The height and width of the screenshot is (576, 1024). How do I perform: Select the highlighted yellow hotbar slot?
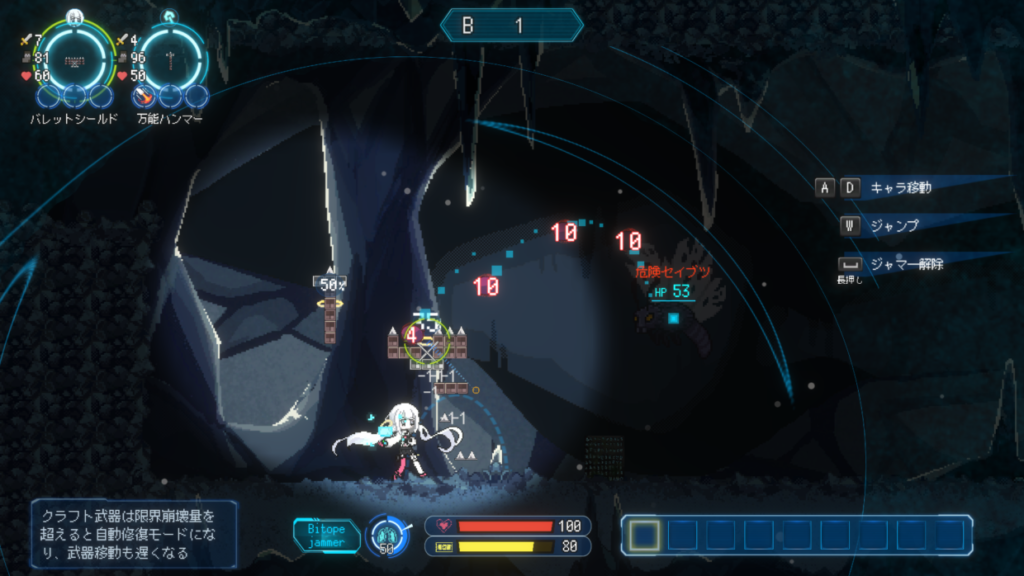coord(644,535)
